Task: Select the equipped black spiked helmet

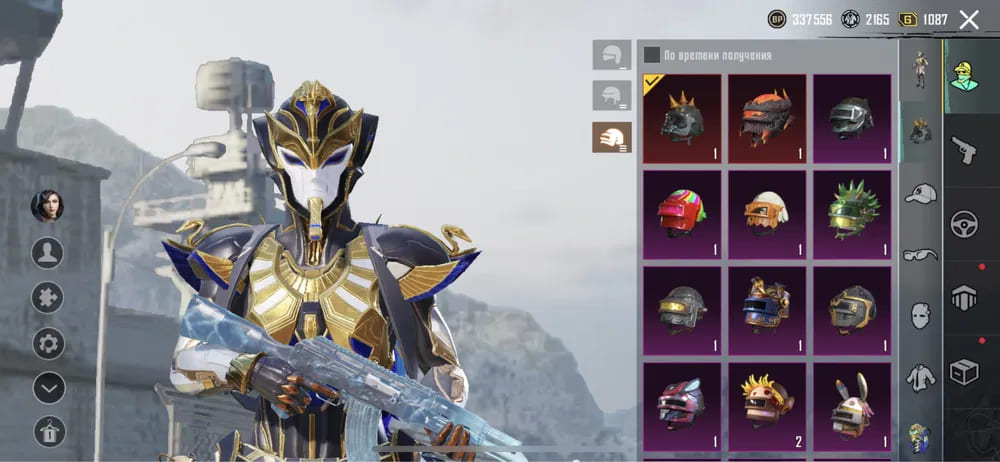Action: click(x=681, y=118)
